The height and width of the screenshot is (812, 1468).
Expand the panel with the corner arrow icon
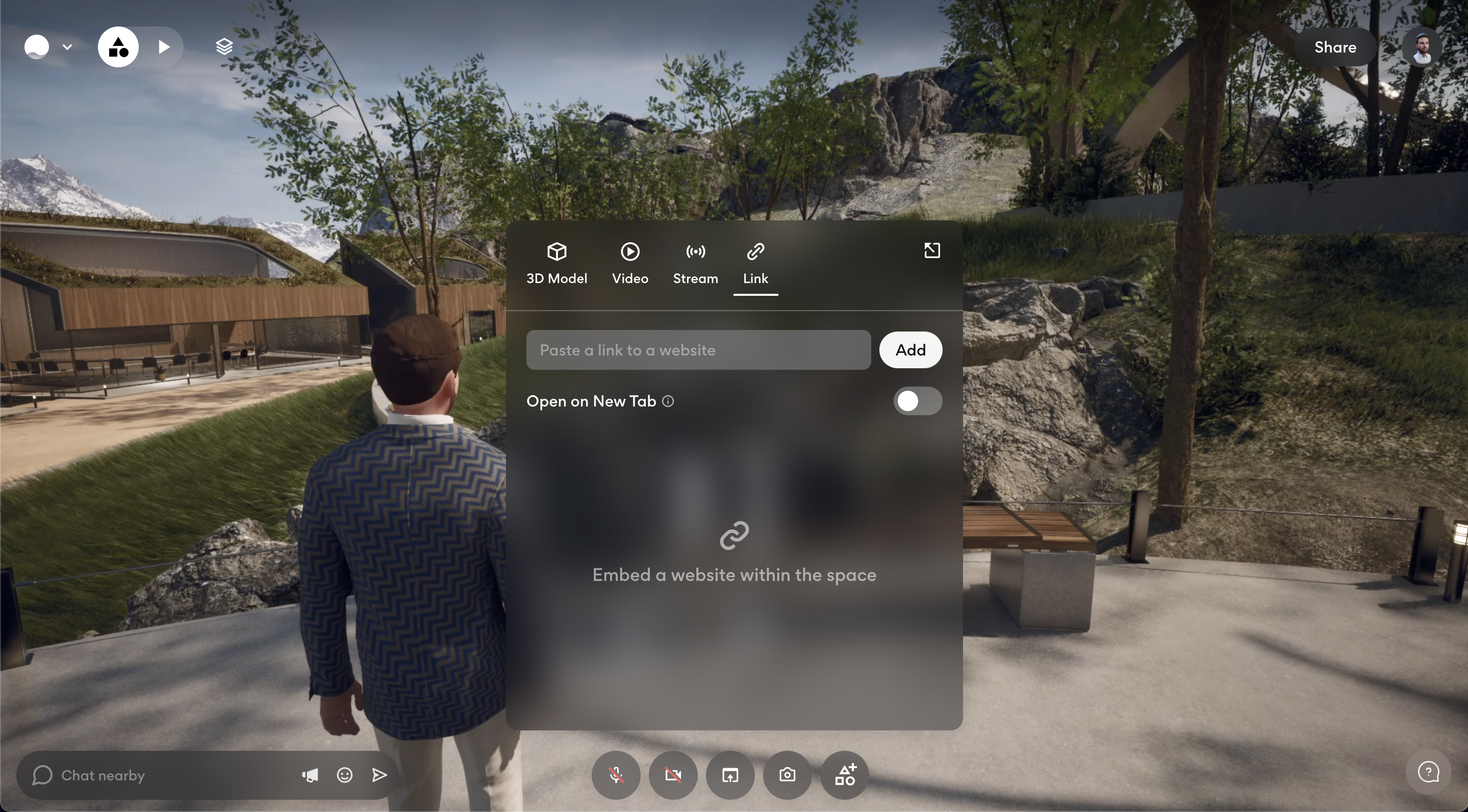932,251
